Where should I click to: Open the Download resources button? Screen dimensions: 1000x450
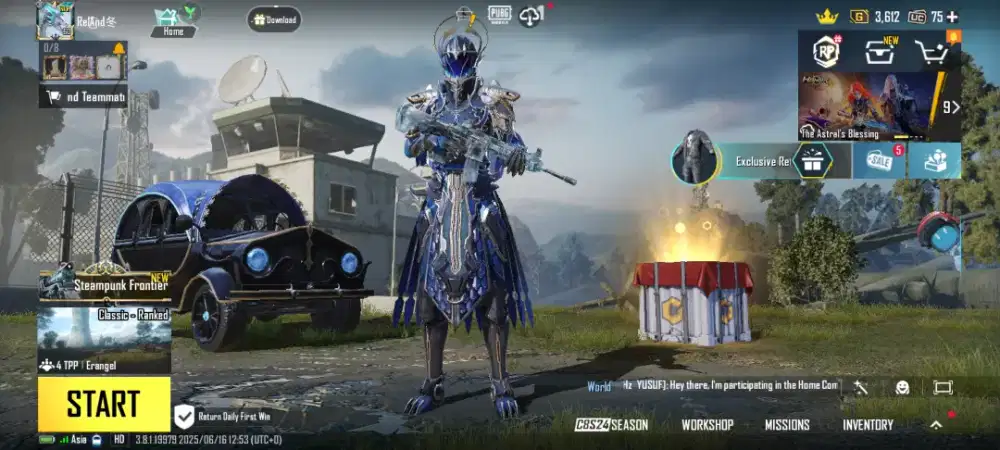pyautogui.click(x=274, y=19)
